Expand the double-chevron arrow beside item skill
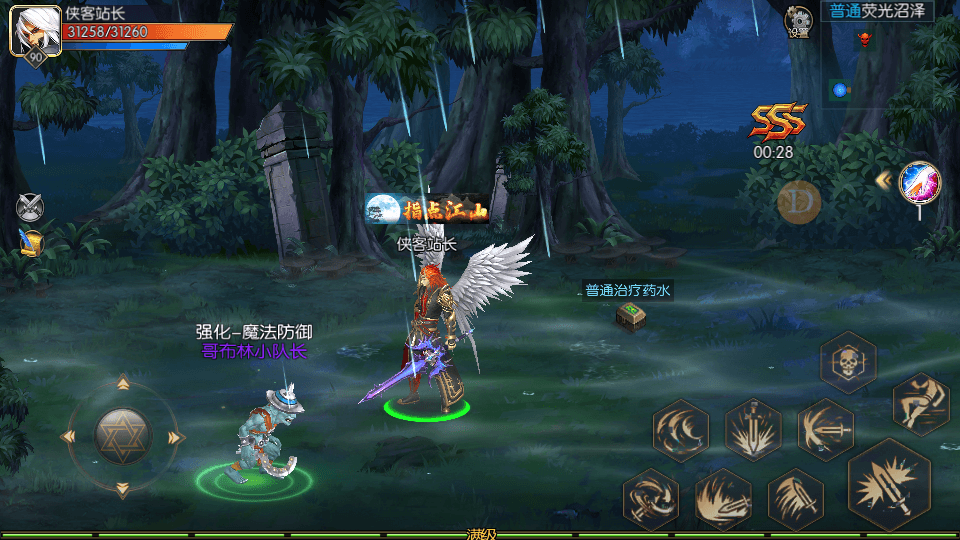The height and width of the screenshot is (540, 960). pyautogui.click(x=883, y=180)
